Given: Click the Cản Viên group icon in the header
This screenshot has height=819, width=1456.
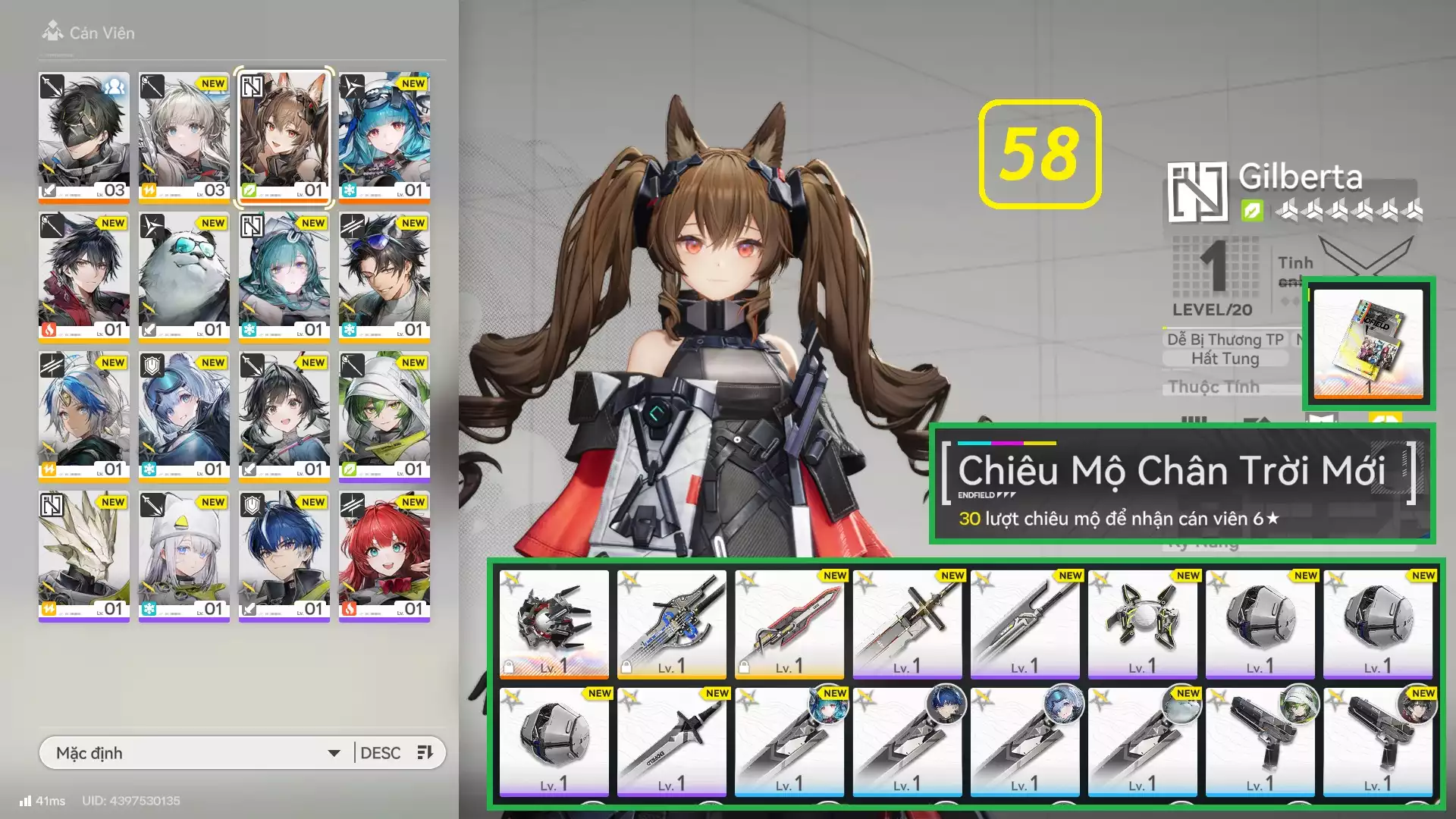Looking at the screenshot, I should coord(52,32).
